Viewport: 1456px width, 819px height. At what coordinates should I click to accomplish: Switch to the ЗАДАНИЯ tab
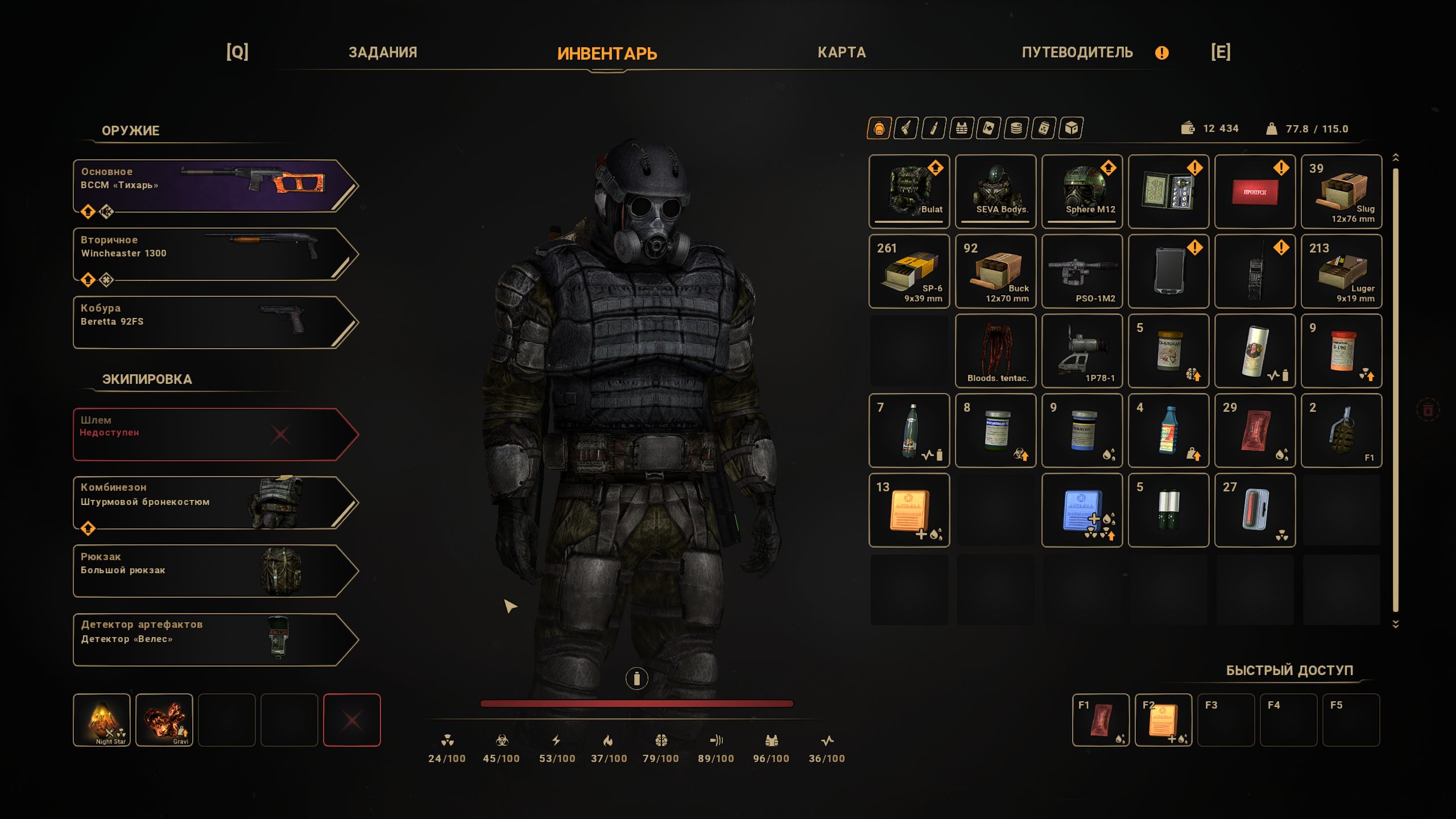pyautogui.click(x=383, y=52)
